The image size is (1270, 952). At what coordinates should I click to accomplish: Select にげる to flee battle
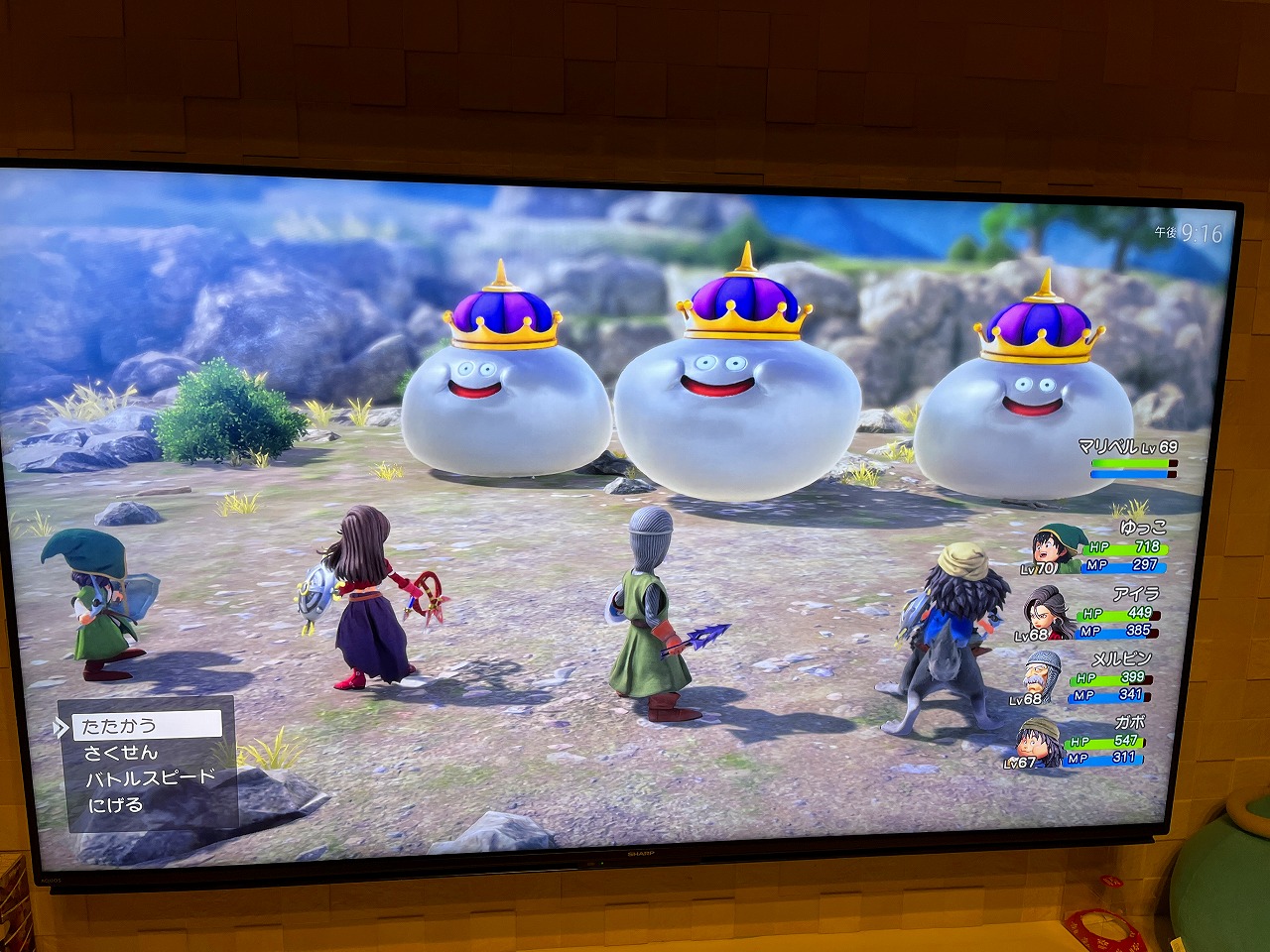click(x=116, y=805)
